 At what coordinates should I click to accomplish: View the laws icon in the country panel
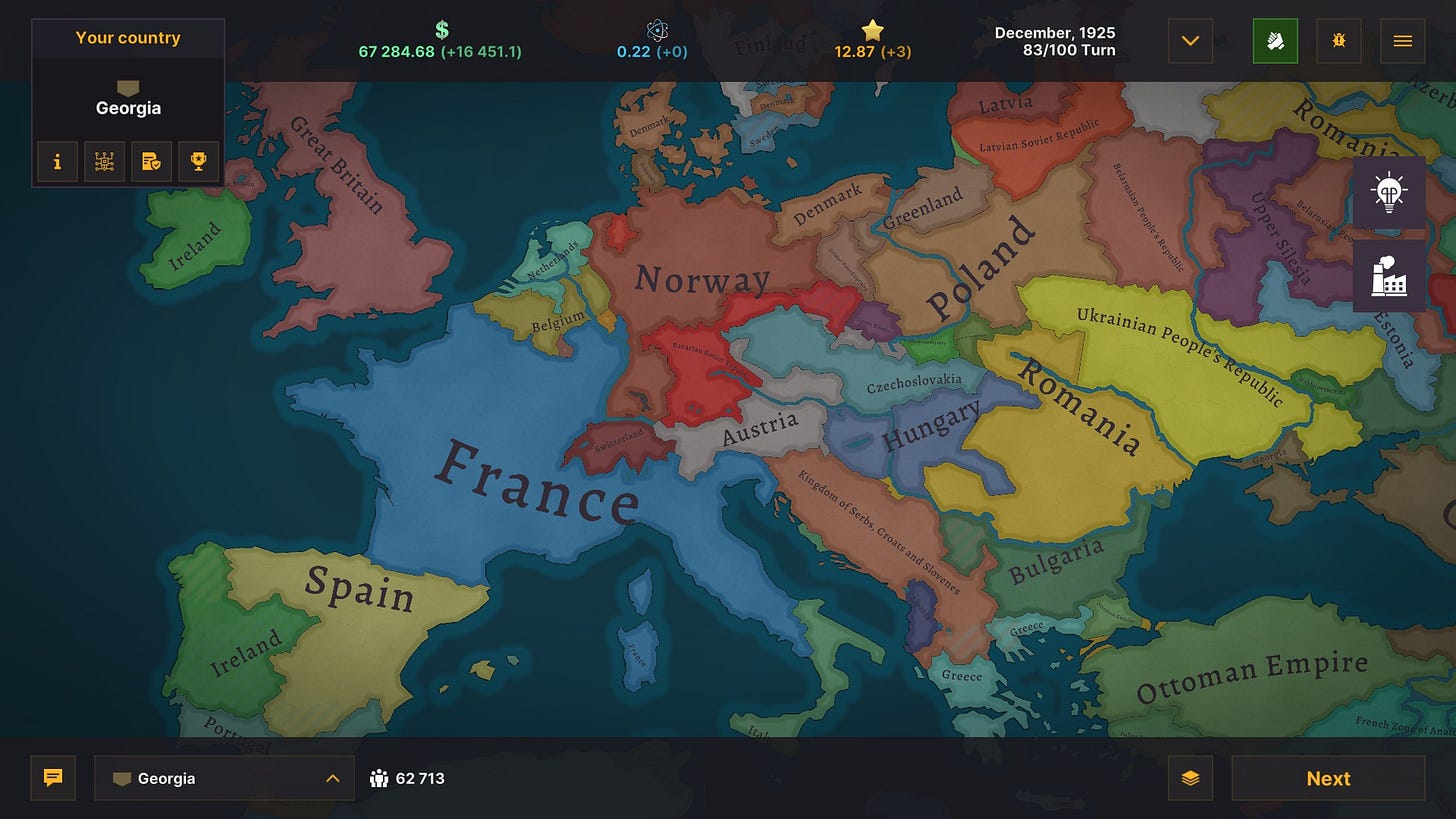(151, 161)
